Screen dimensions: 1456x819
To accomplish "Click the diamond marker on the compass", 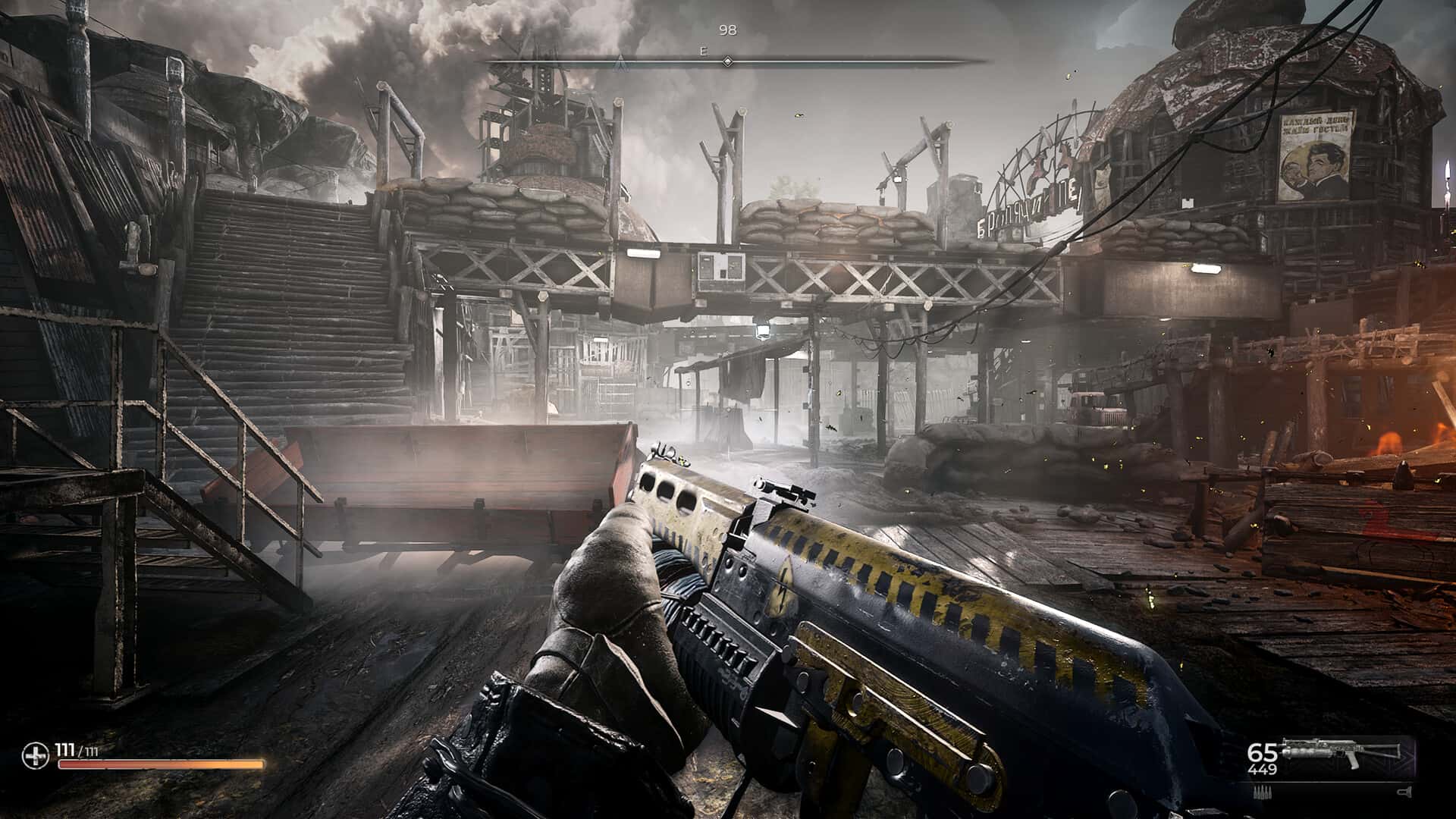I will [727, 61].
